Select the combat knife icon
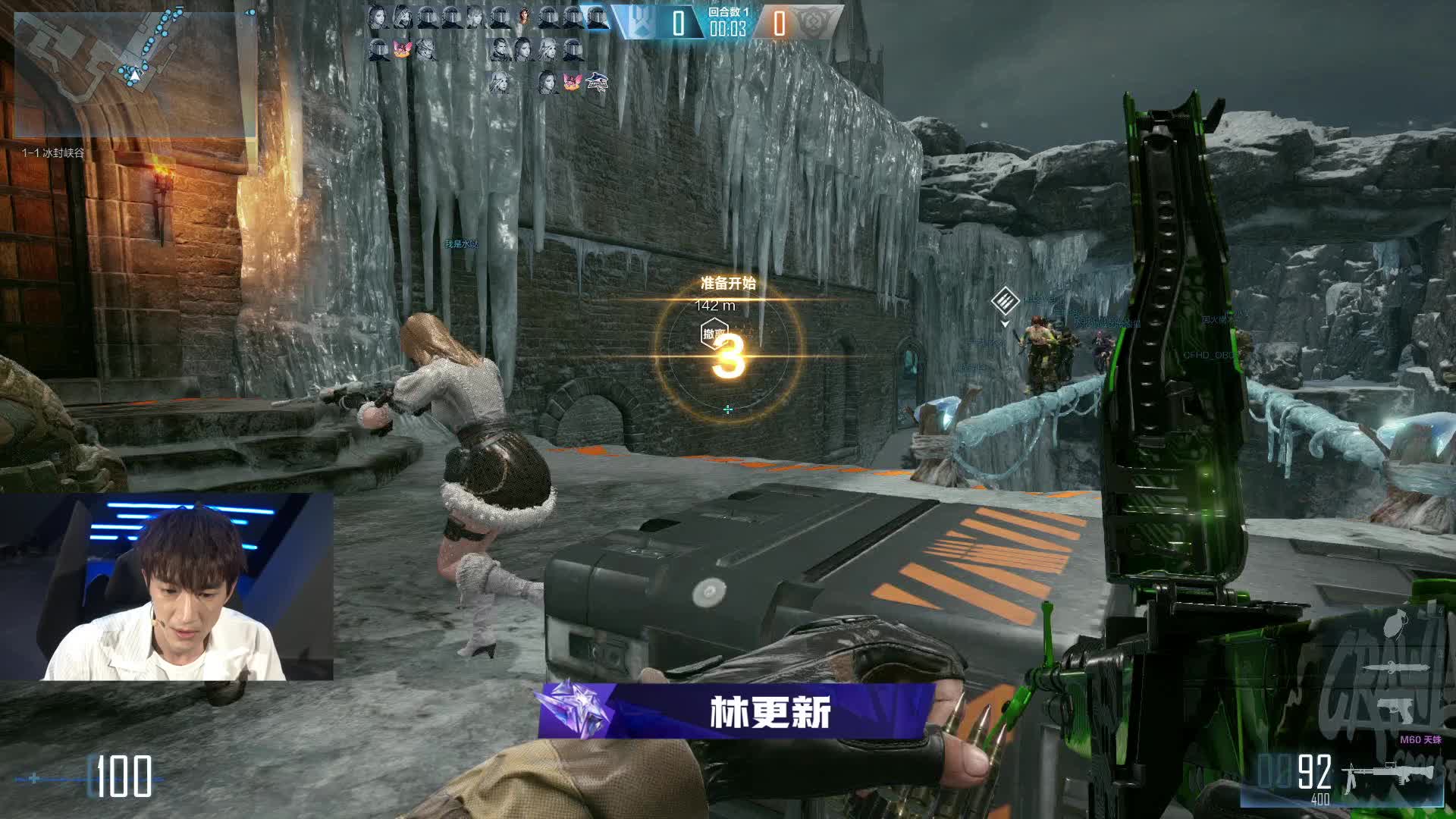Viewport: 1456px width, 819px height. point(1395,669)
